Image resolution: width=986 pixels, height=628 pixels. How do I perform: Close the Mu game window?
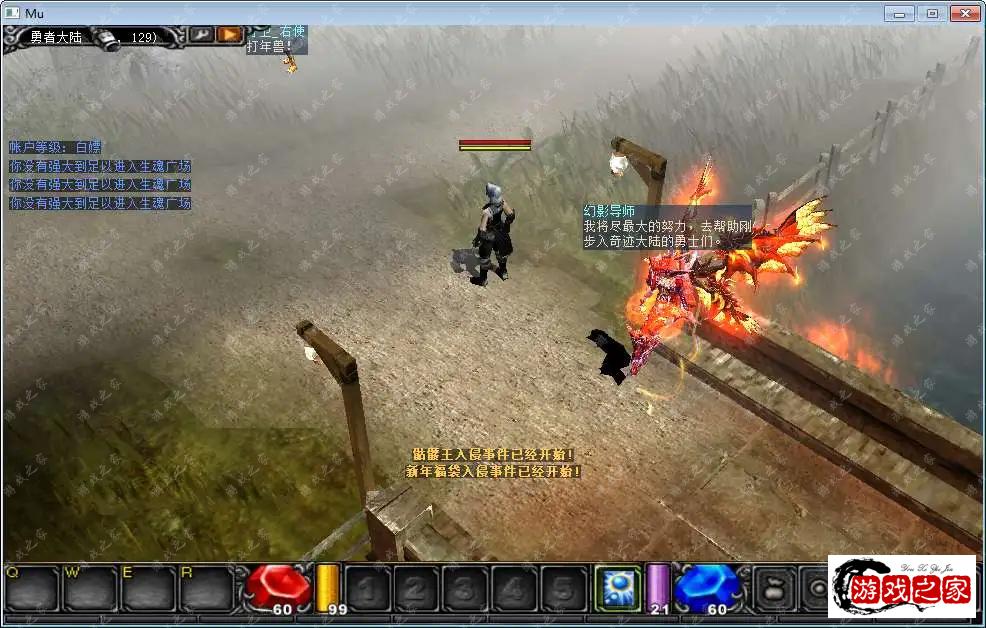pyautogui.click(x=964, y=13)
